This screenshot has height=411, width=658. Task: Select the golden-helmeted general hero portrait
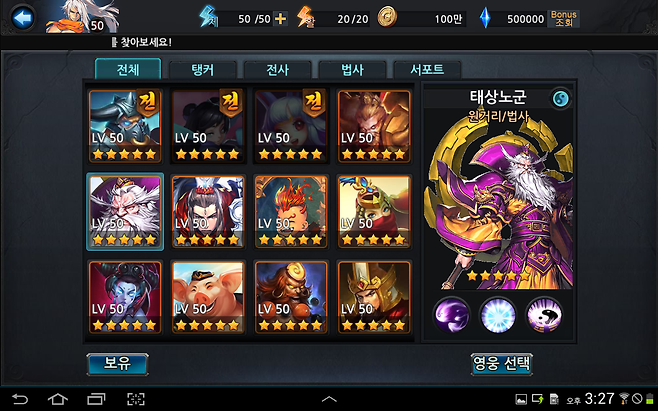tap(374, 296)
